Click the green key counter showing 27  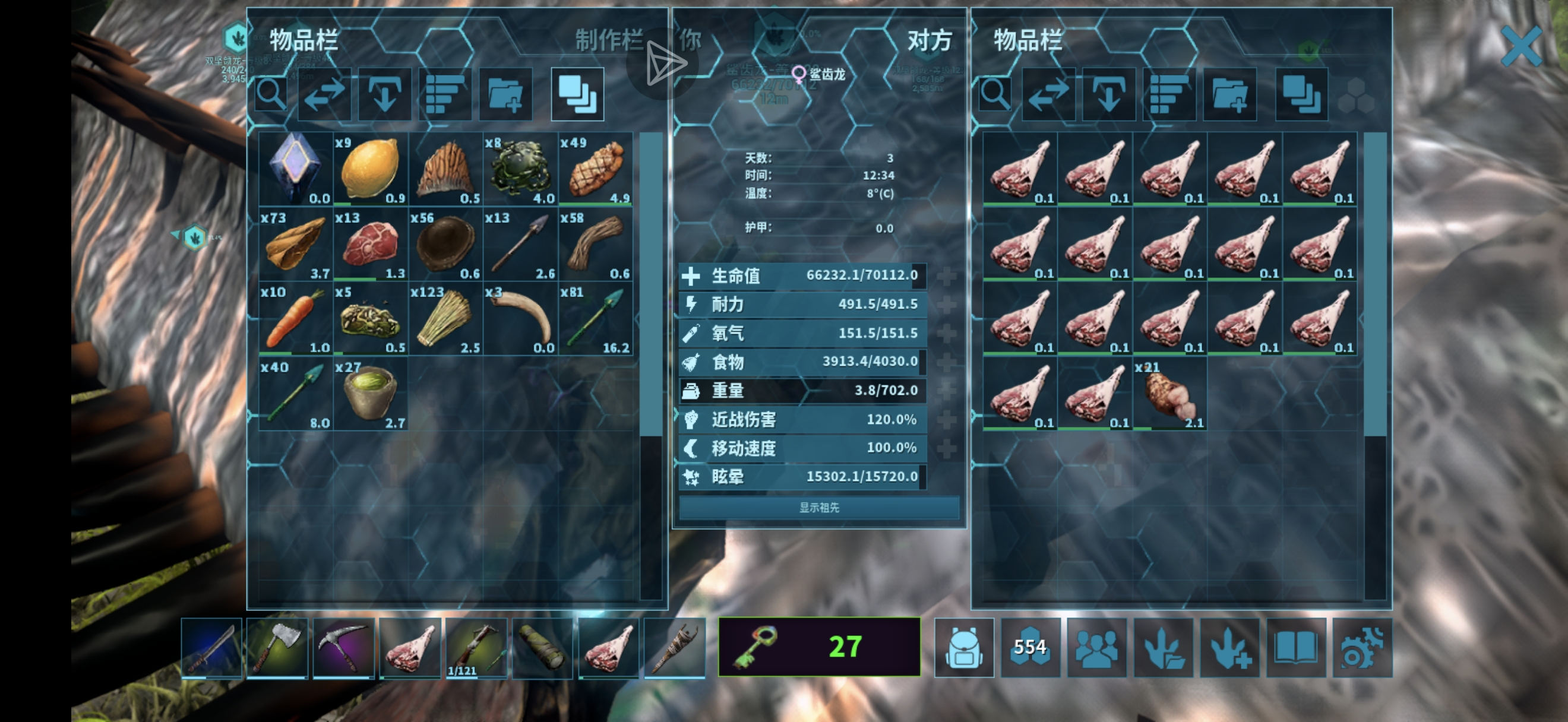point(818,647)
